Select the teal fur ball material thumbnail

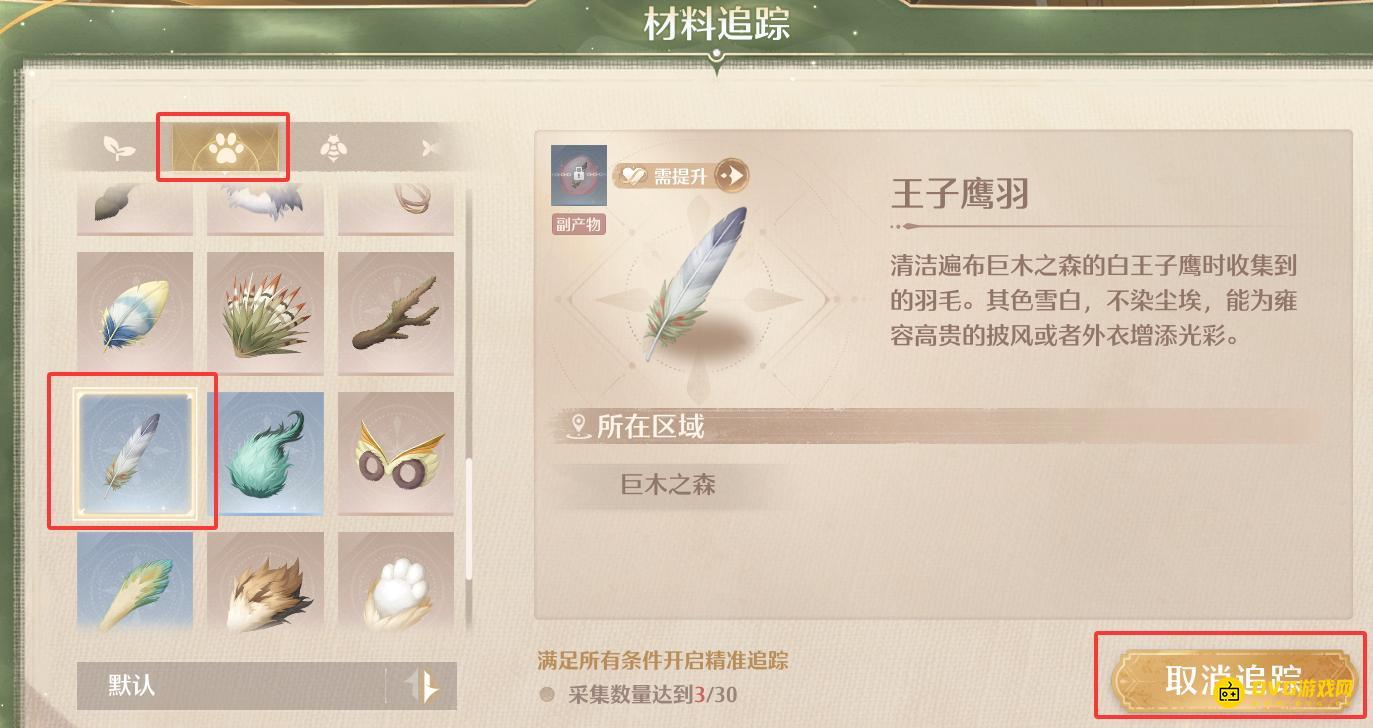(265, 453)
